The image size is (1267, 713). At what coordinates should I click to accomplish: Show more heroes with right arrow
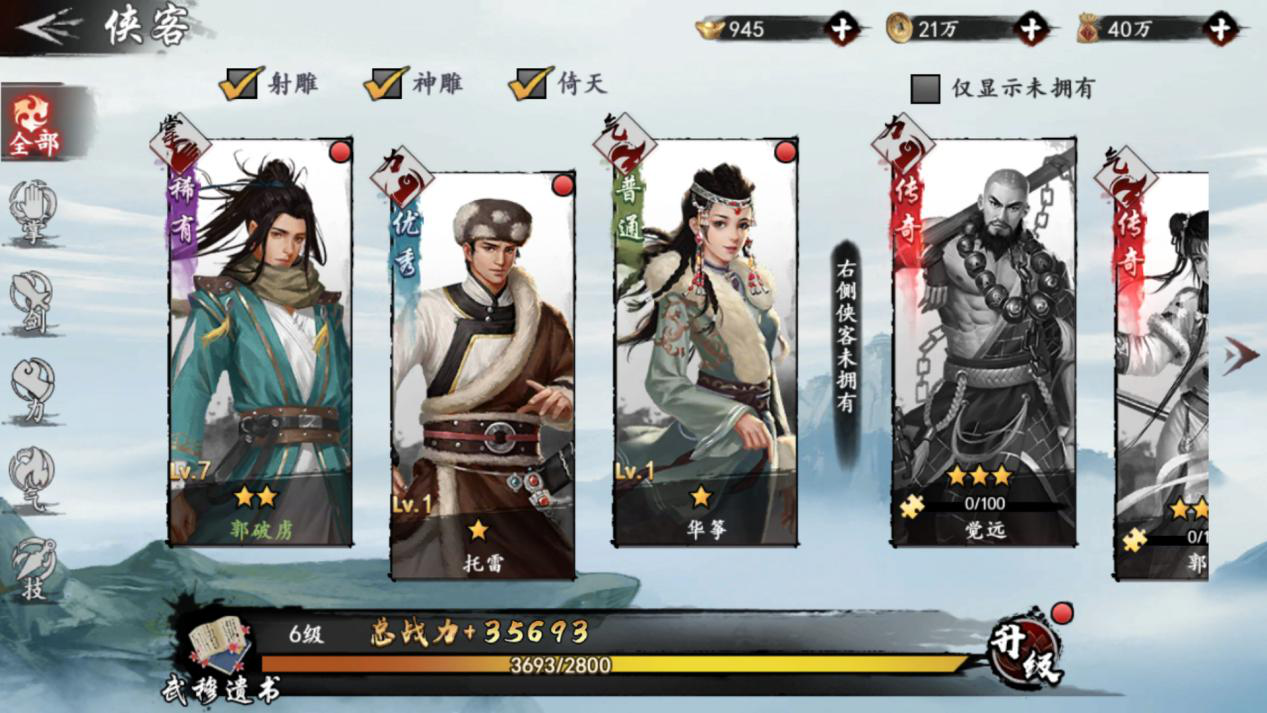click(1241, 355)
